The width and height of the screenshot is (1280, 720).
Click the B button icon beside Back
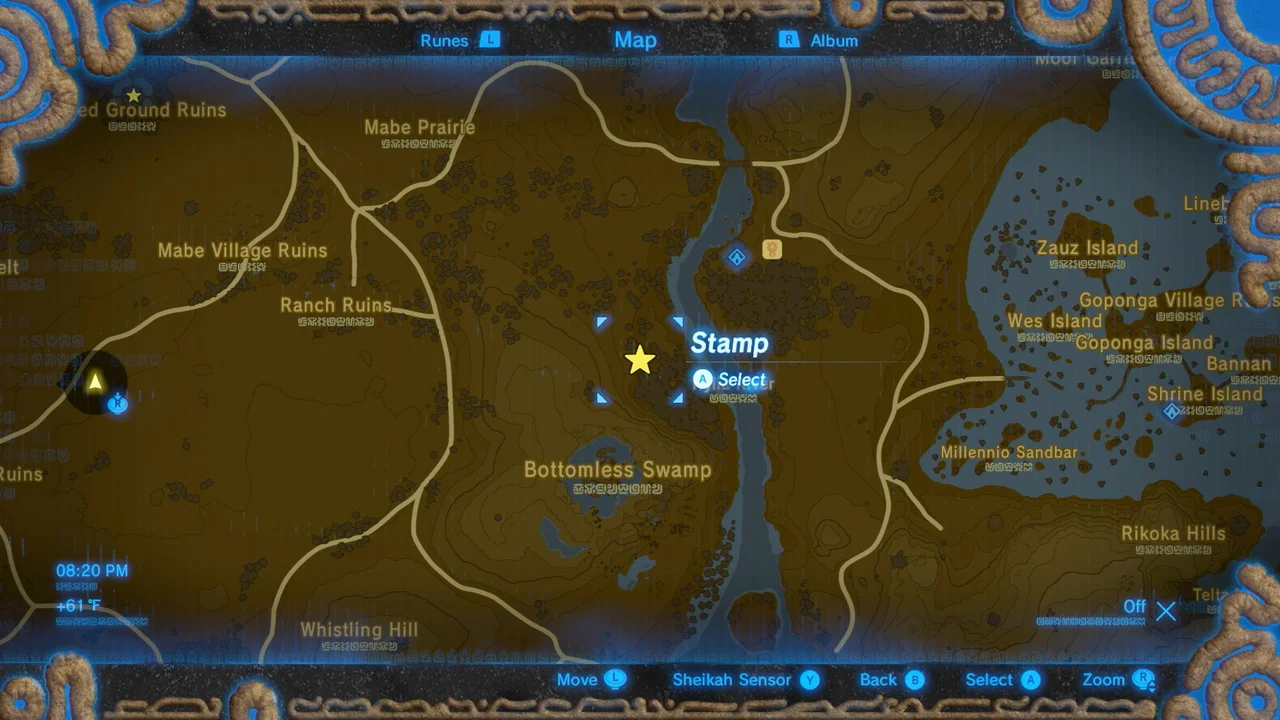pos(914,679)
